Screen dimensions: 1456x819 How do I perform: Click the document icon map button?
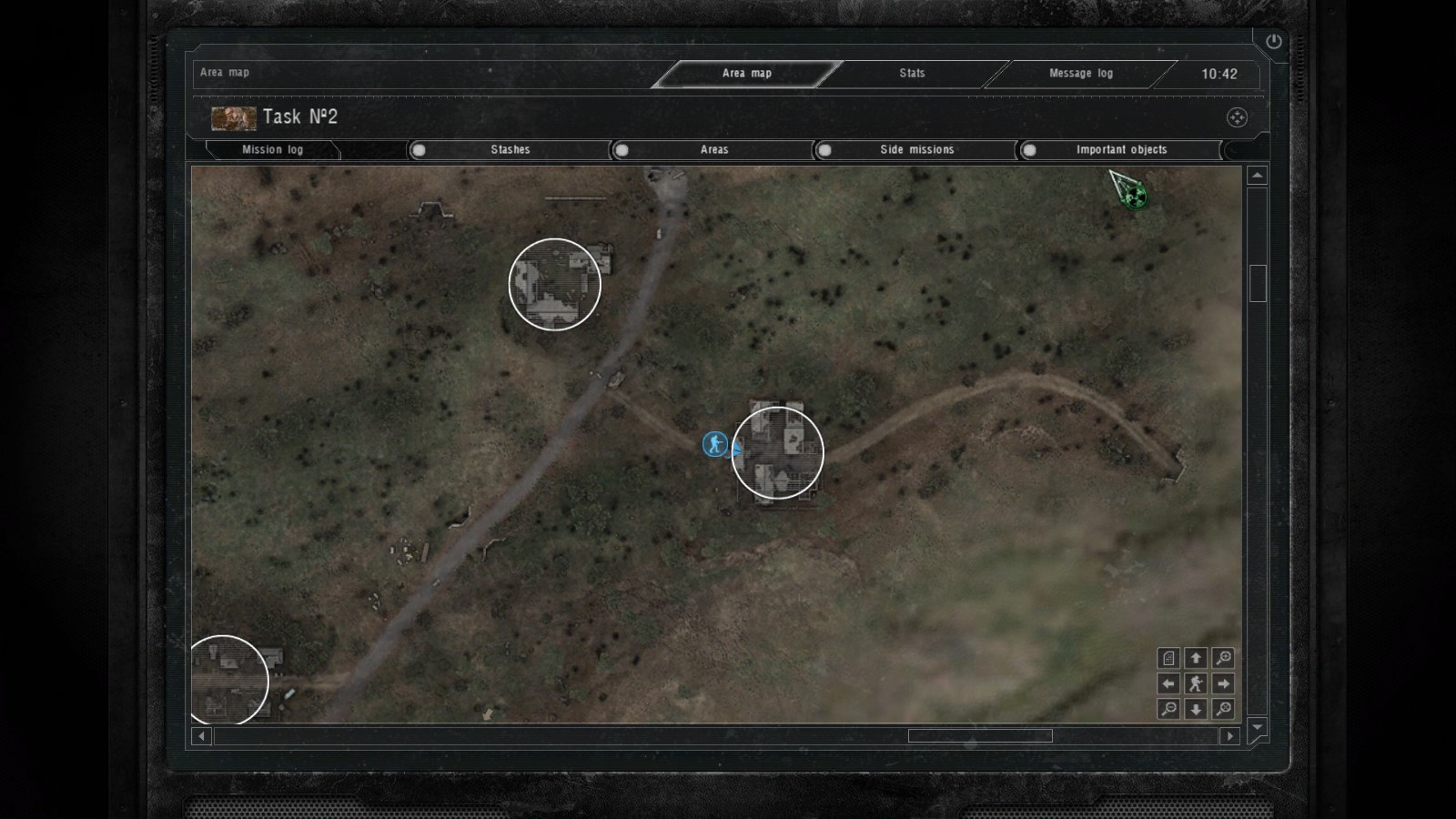click(x=1168, y=658)
